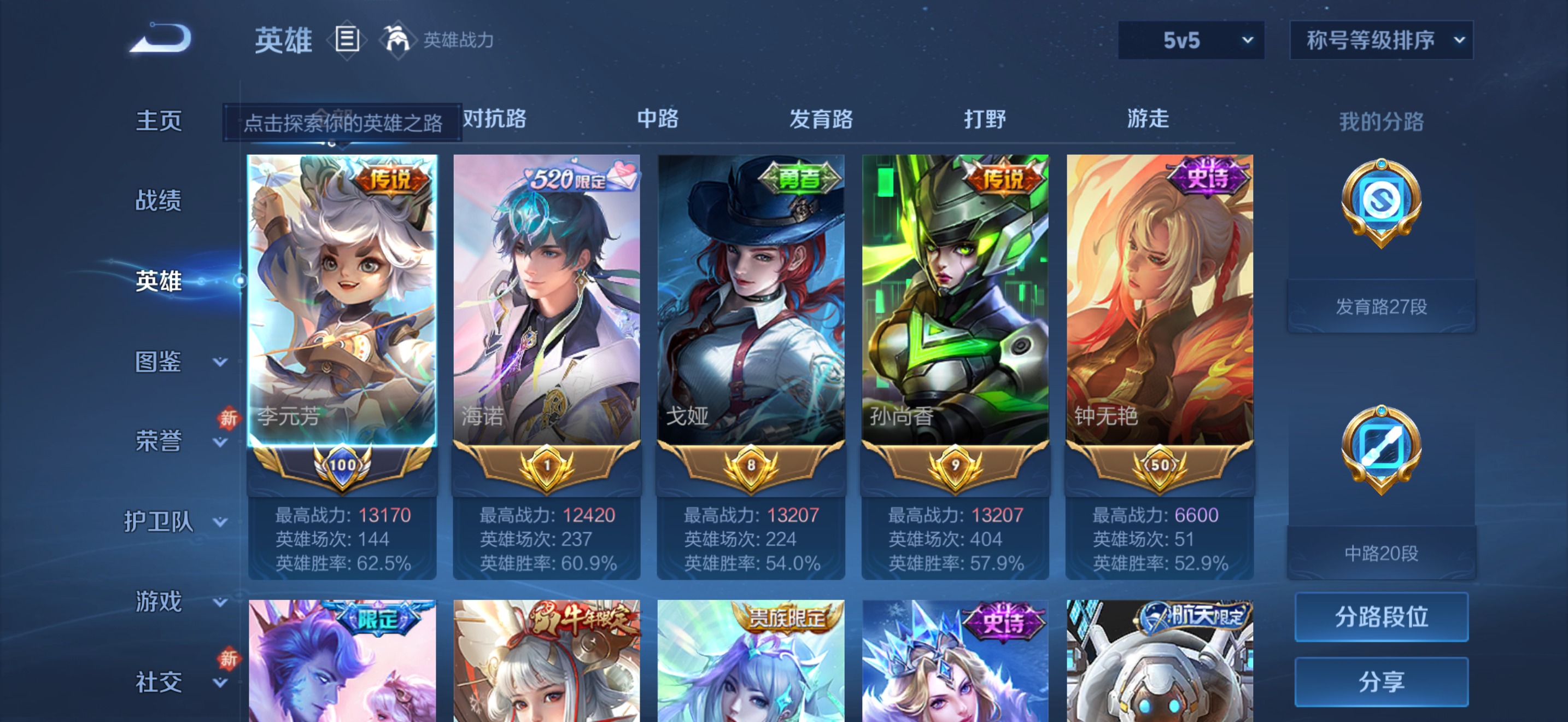Screen dimensions: 1568x722
Task: Open the hero list icon beside 英雄 title
Action: (x=347, y=39)
